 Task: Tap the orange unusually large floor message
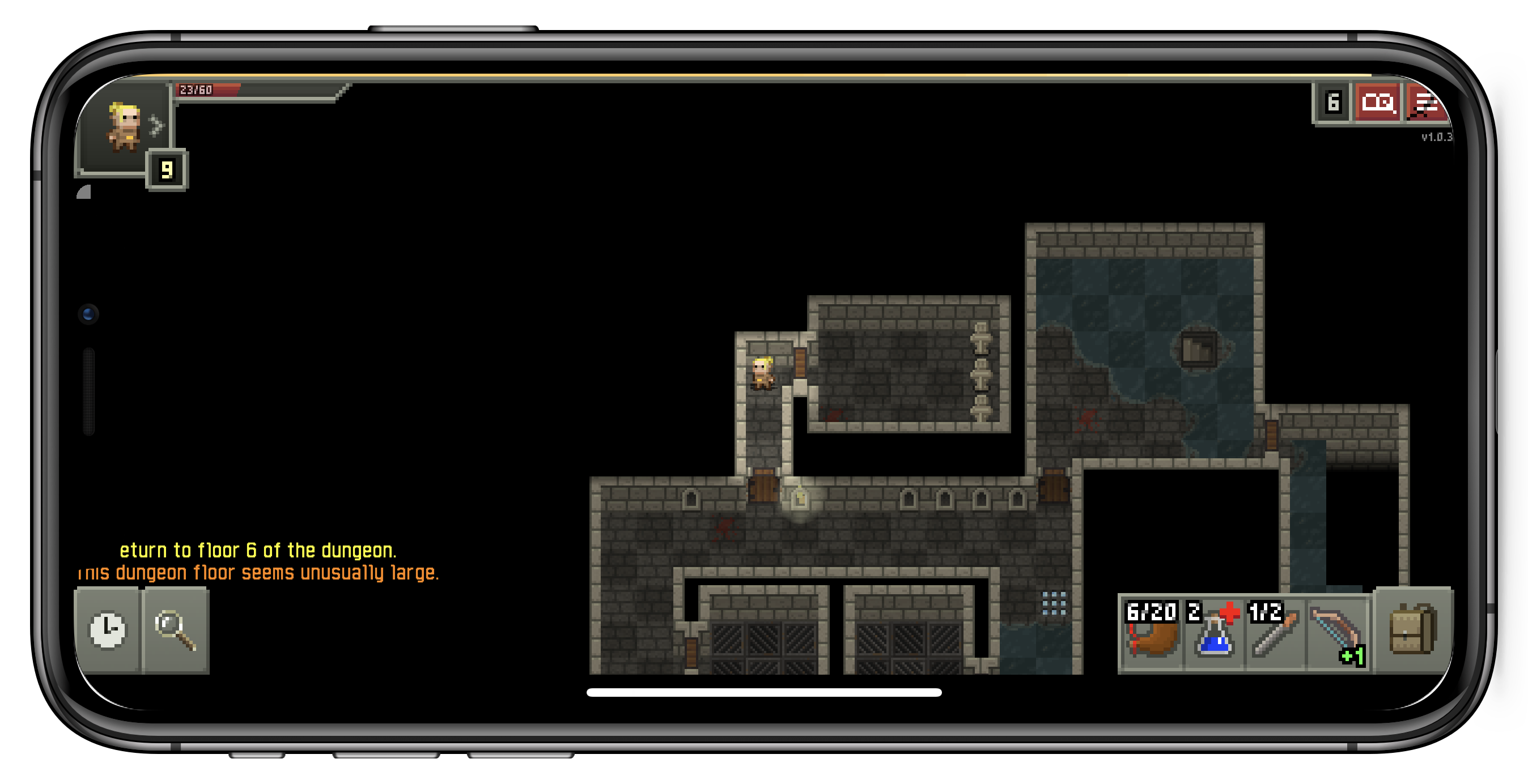click(260, 572)
